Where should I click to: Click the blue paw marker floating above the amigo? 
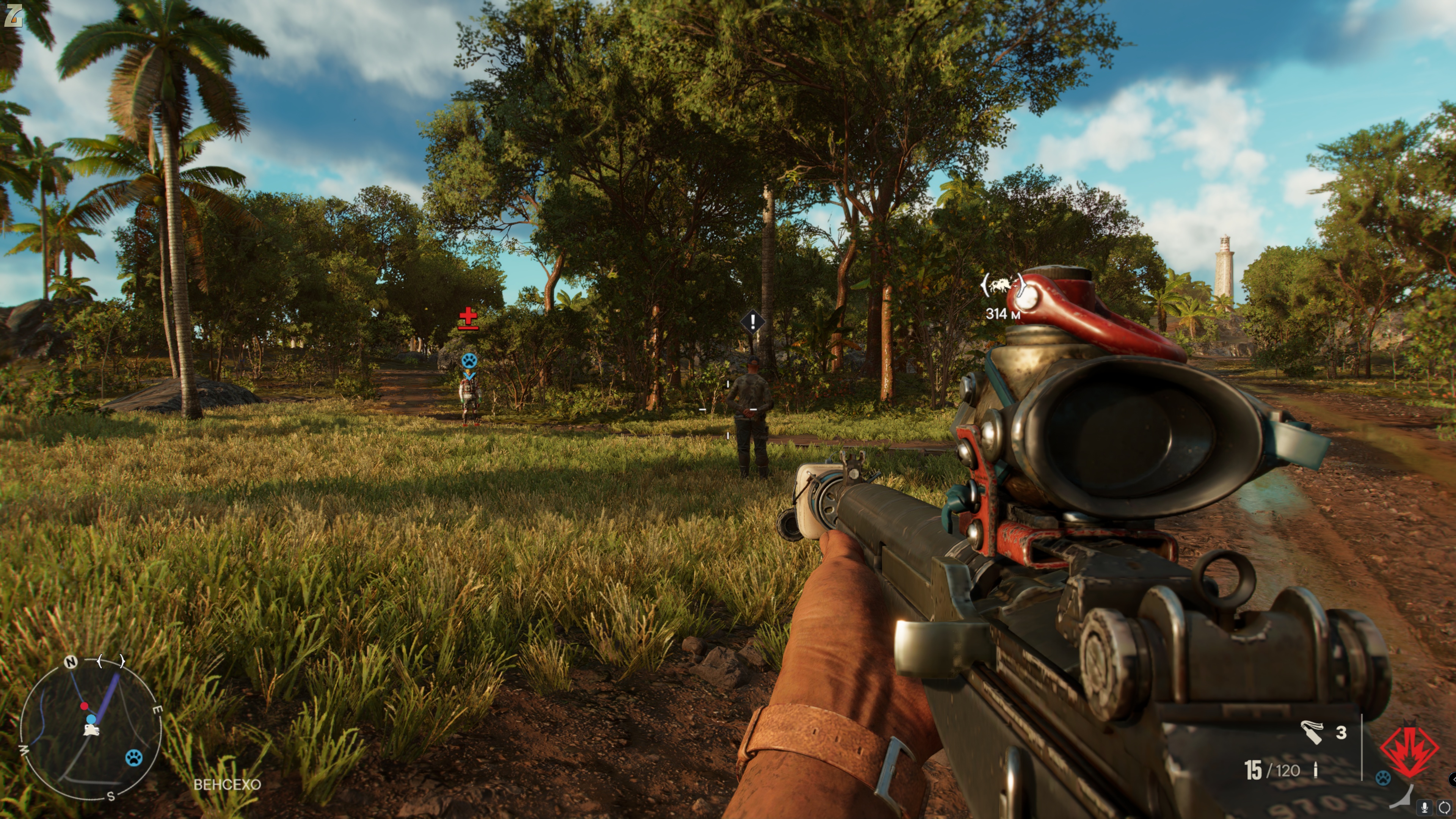469,360
